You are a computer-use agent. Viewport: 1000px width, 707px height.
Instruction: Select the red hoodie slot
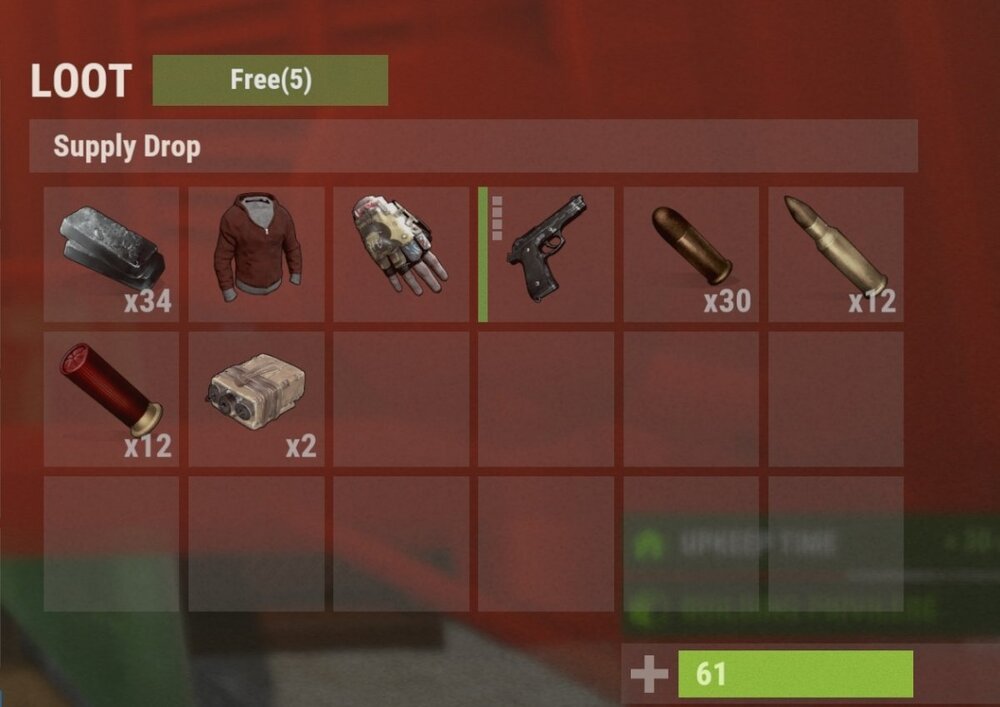pyautogui.click(x=256, y=254)
